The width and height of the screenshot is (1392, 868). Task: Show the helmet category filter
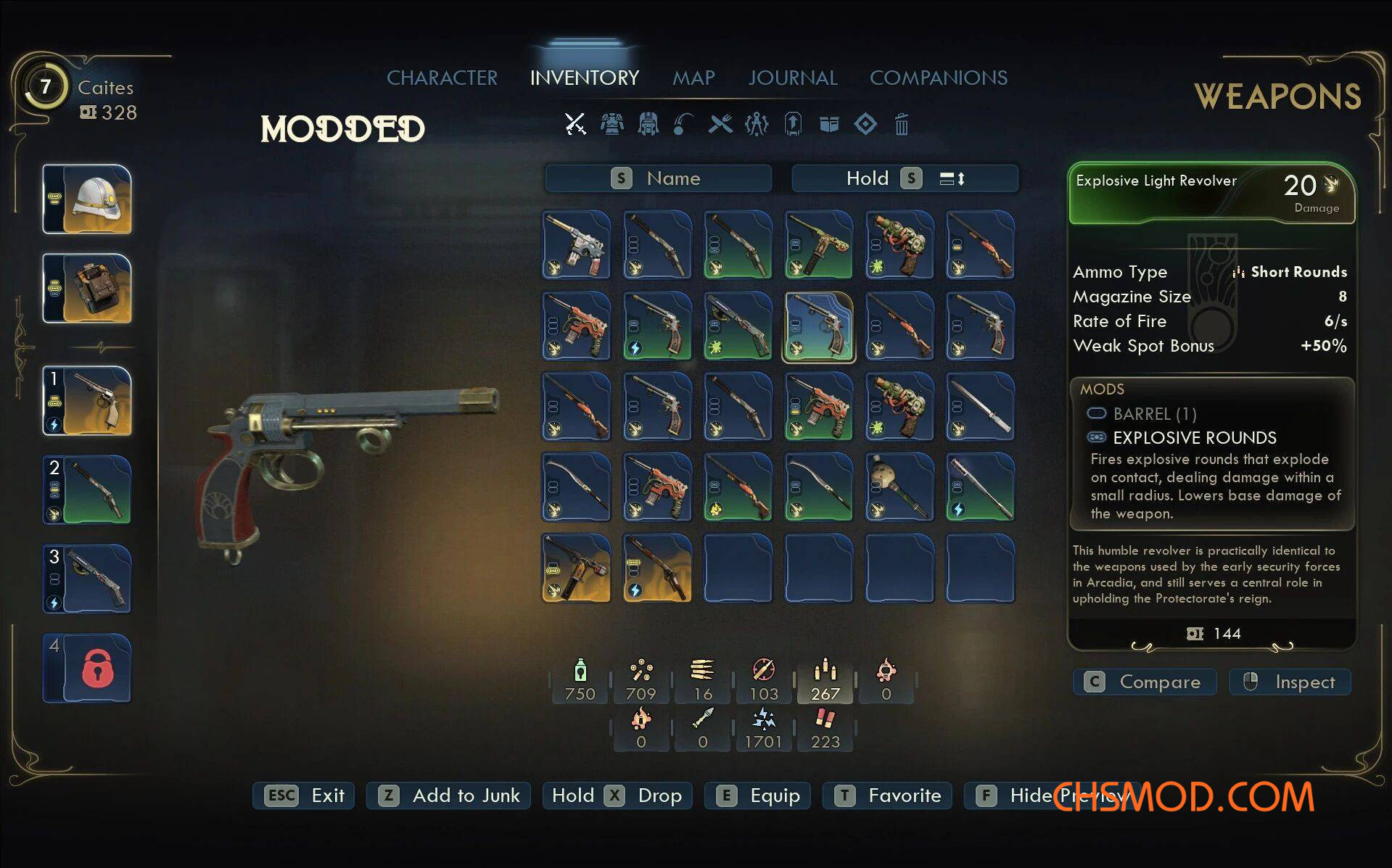coord(648,124)
